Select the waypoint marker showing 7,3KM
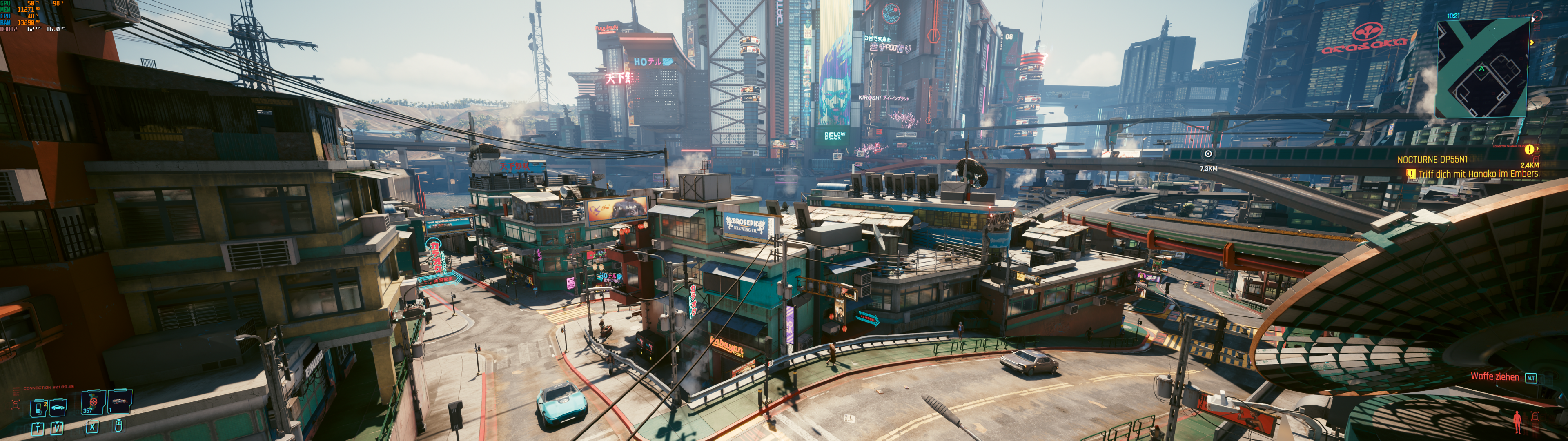The height and width of the screenshot is (441, 1568). coord(1208,154)
